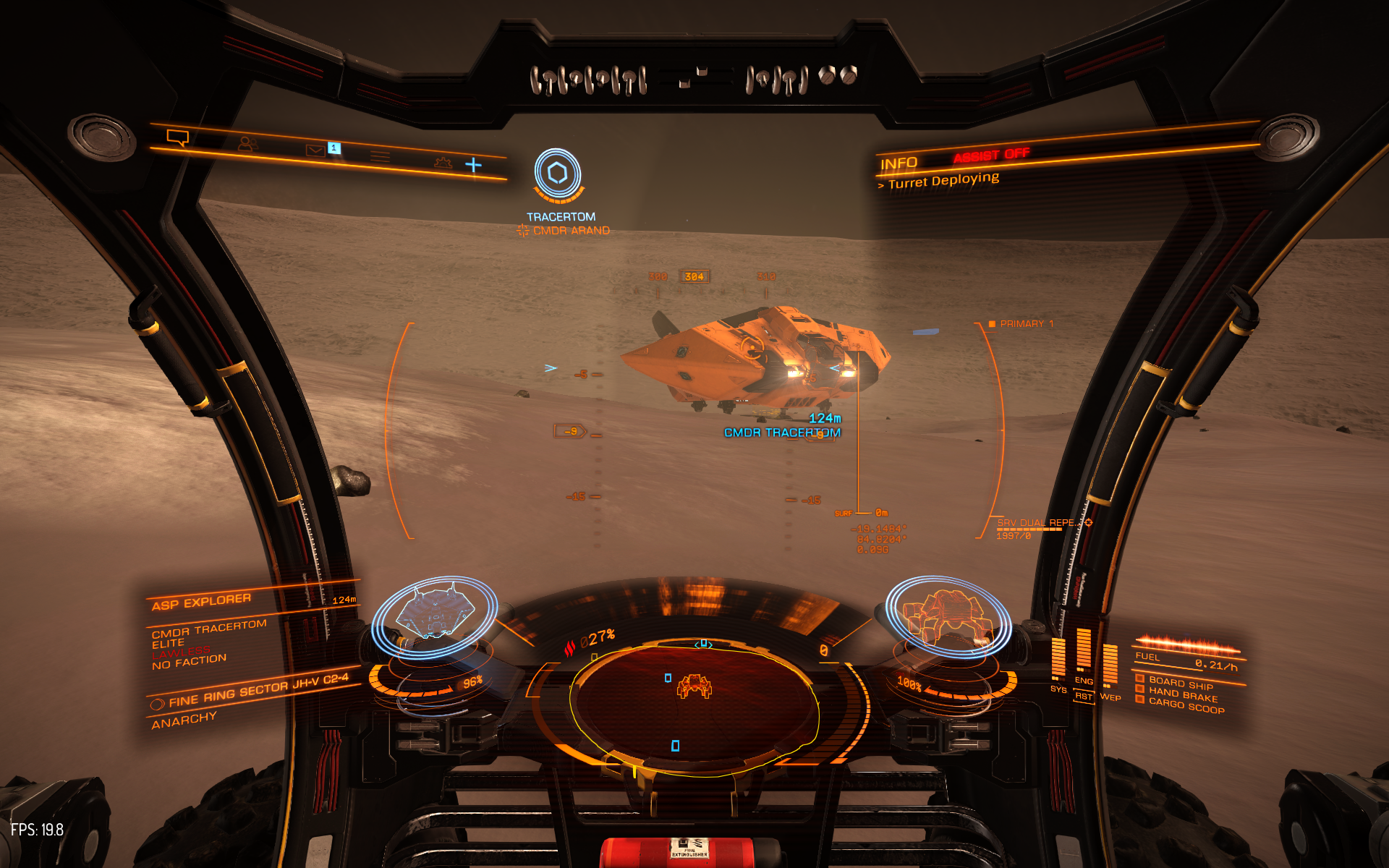1389x868 pixels.
Task: Click the blue plus icon
Action: coord(473,166)
